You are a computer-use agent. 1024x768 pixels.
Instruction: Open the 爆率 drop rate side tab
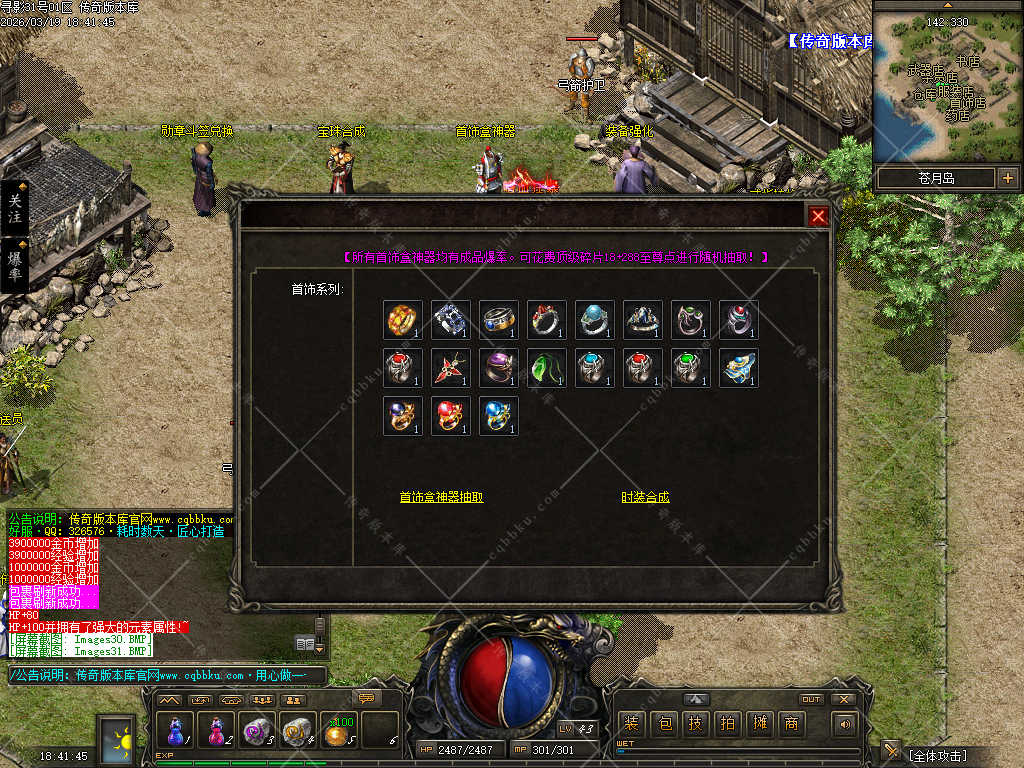pyautogui.click(x=15, y=264)
